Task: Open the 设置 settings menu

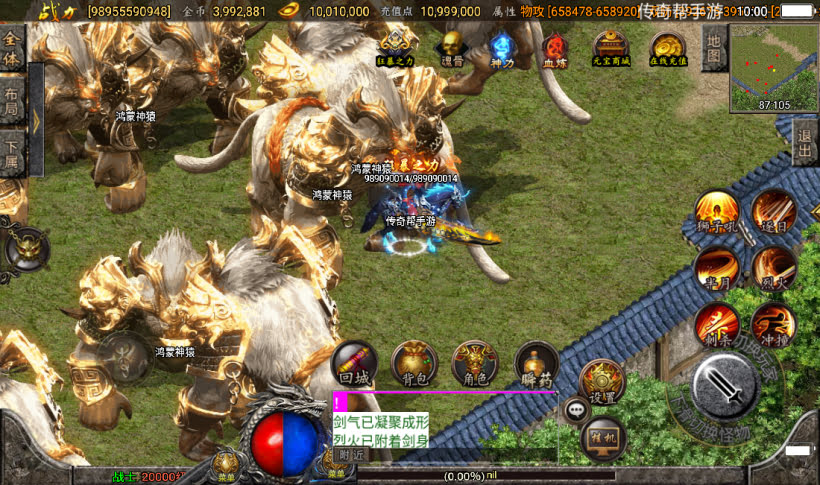Action: (x=602, y=381)
